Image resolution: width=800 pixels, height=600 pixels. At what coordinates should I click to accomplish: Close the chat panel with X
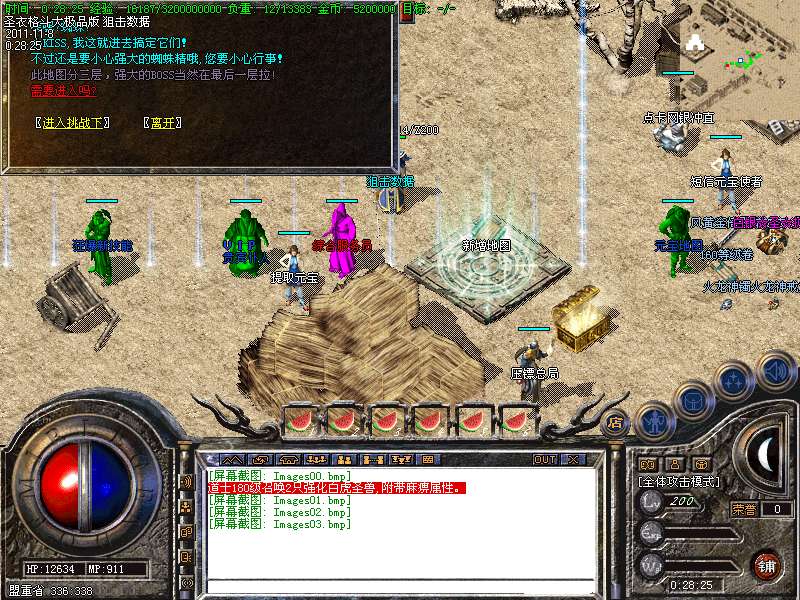[x=573, y=460]
